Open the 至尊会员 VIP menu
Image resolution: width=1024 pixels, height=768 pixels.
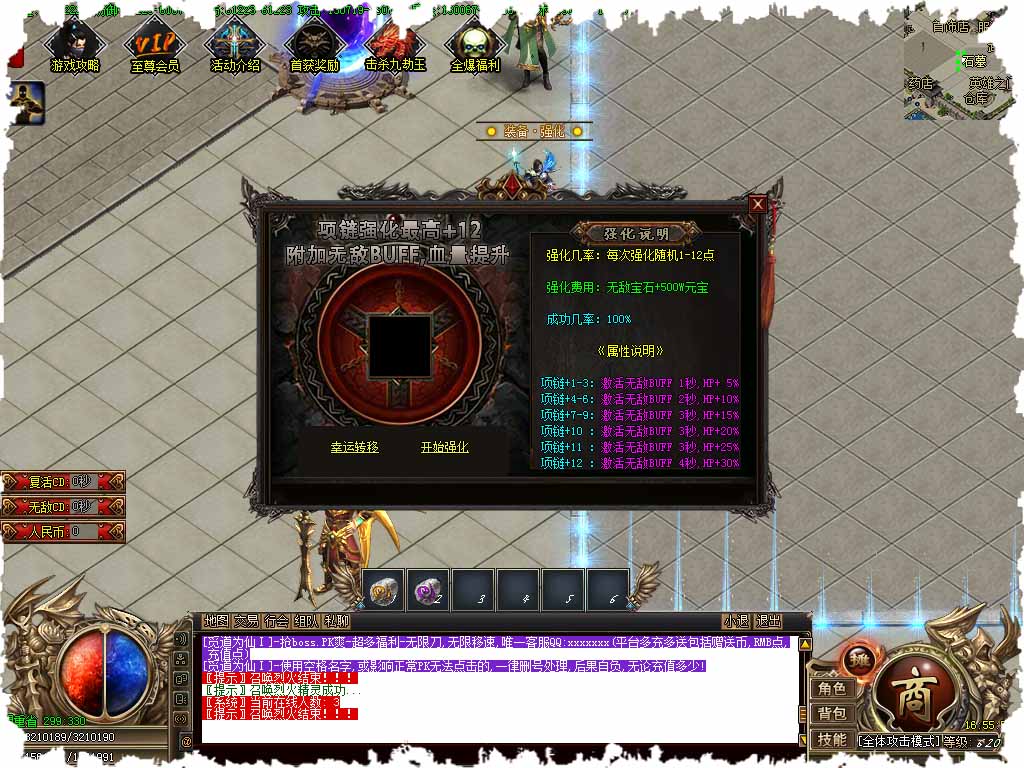(155, 46)
